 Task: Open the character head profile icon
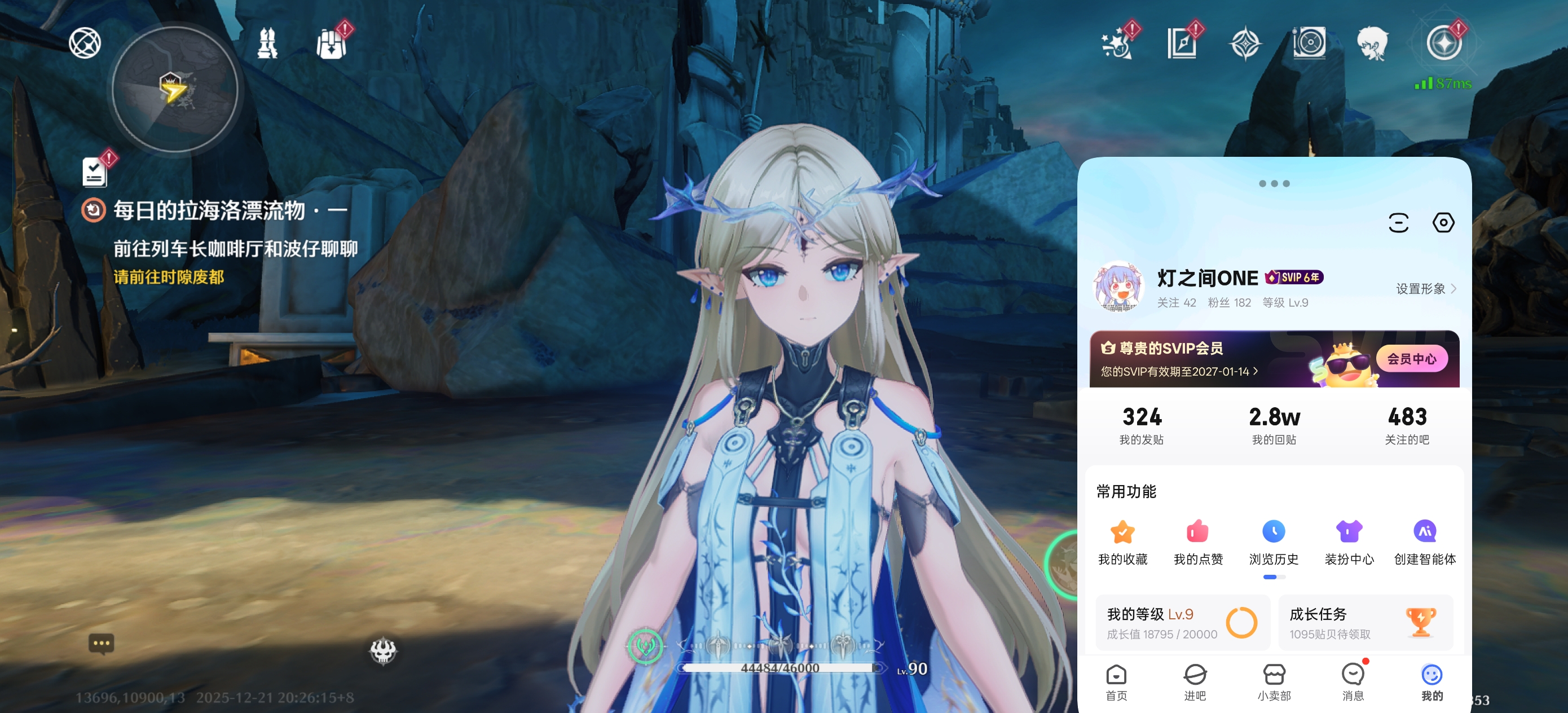pyautogui.click(x=1372, y=44)
